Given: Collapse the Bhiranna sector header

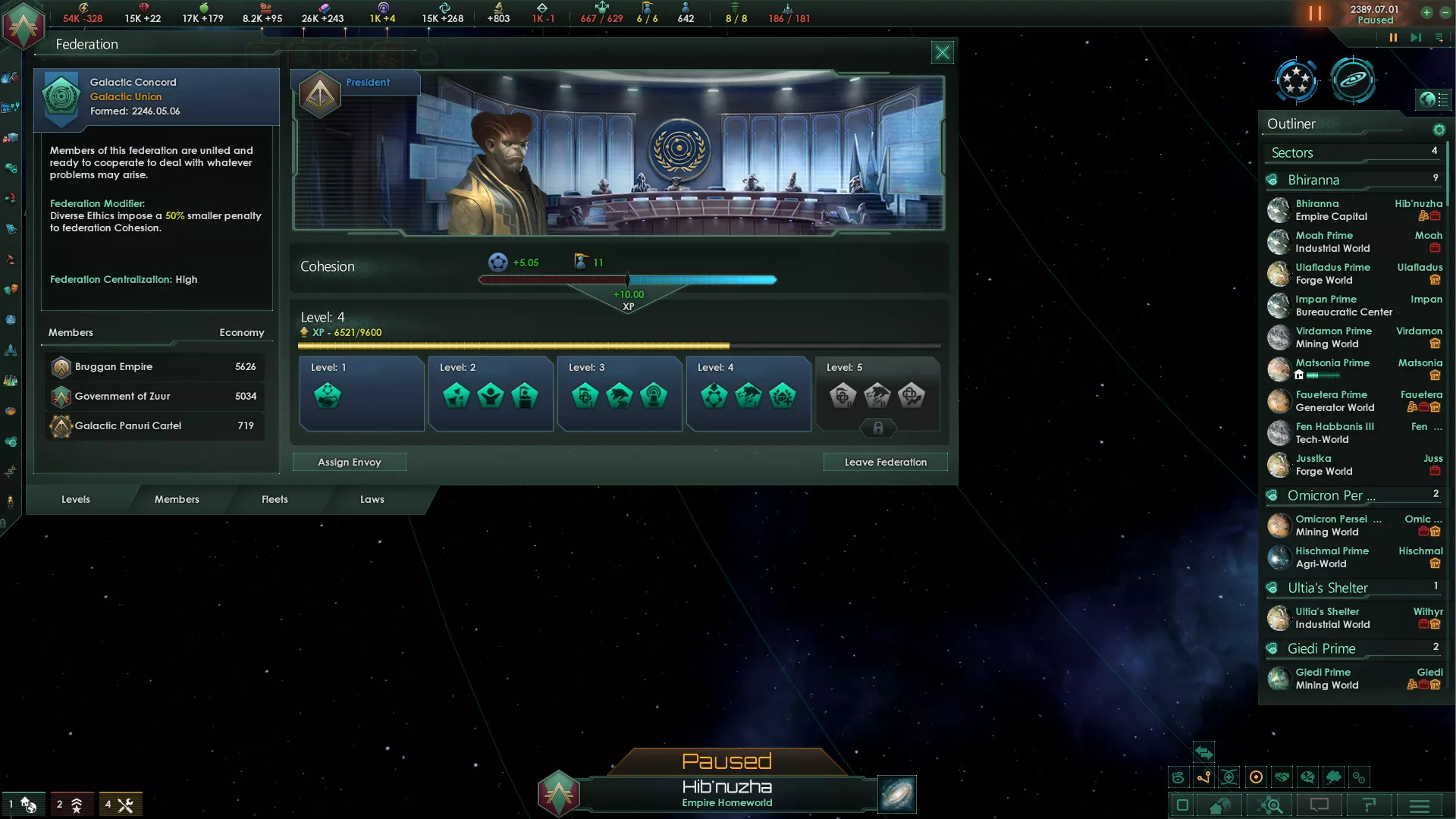Looking at the screenshot, I should pos(1313,180).
